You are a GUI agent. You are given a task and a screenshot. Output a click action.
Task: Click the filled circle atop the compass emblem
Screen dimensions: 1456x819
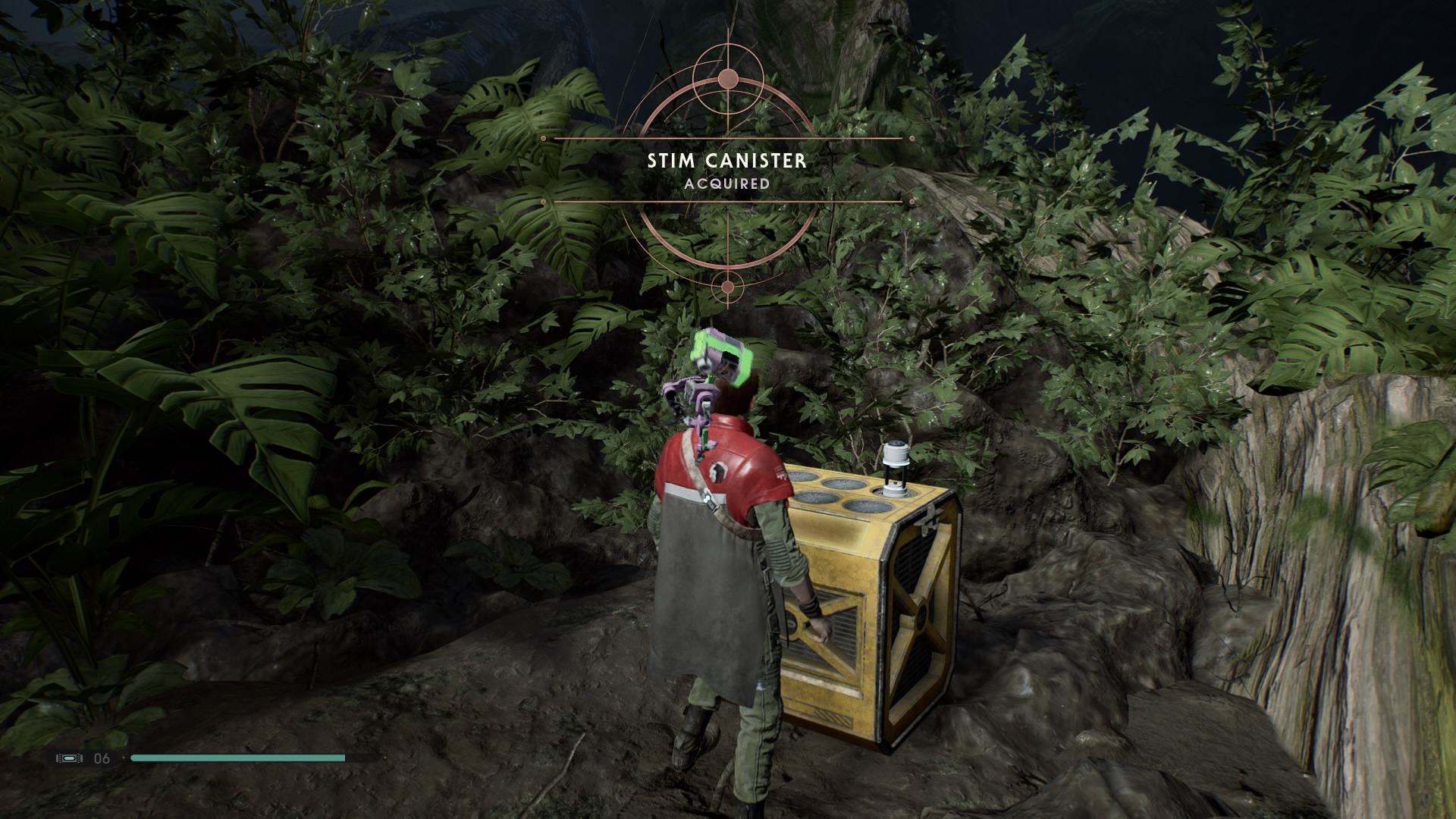pyautogui.click(x=728, y=78)
